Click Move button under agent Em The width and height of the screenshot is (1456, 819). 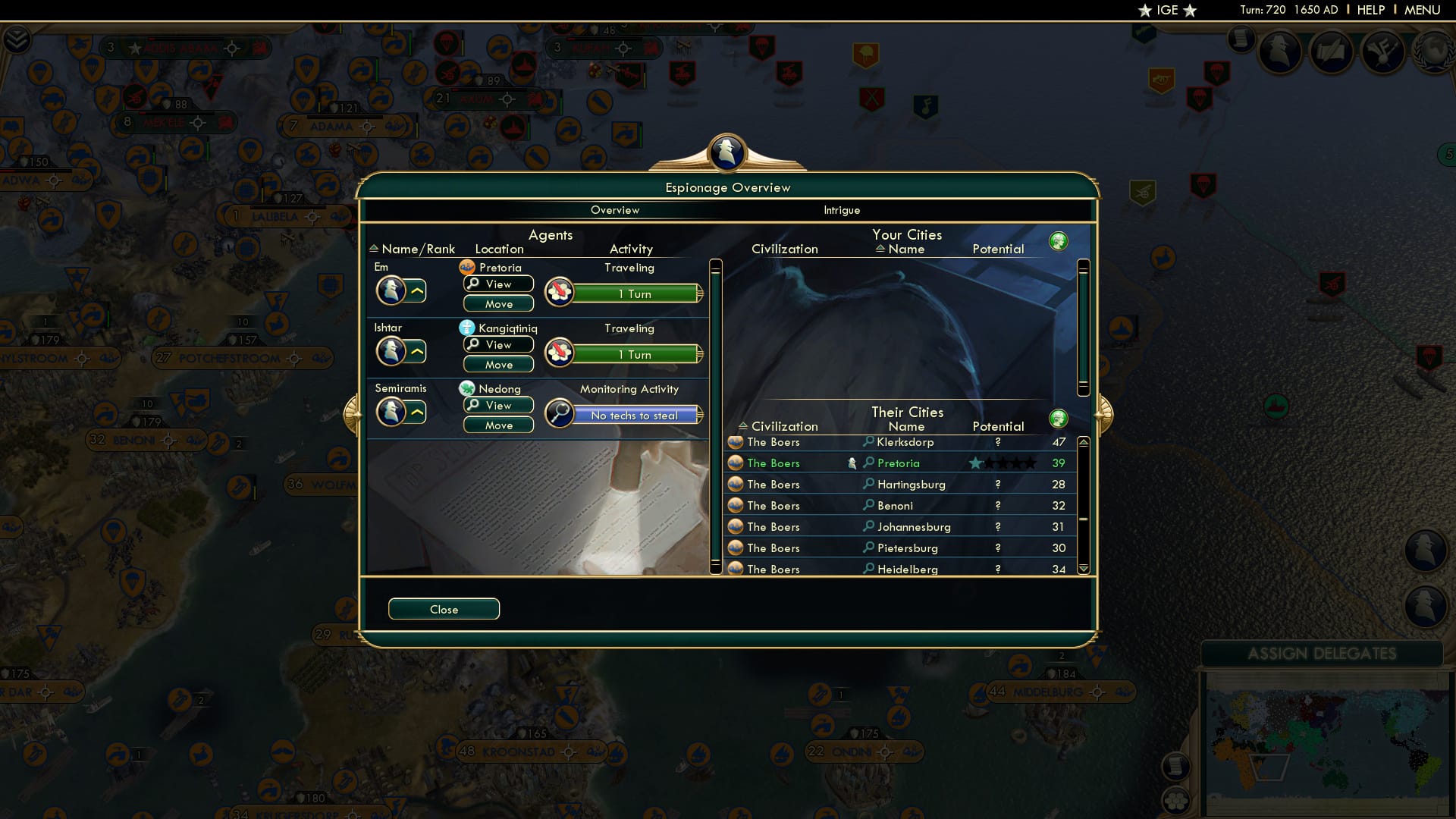(498, 303)
